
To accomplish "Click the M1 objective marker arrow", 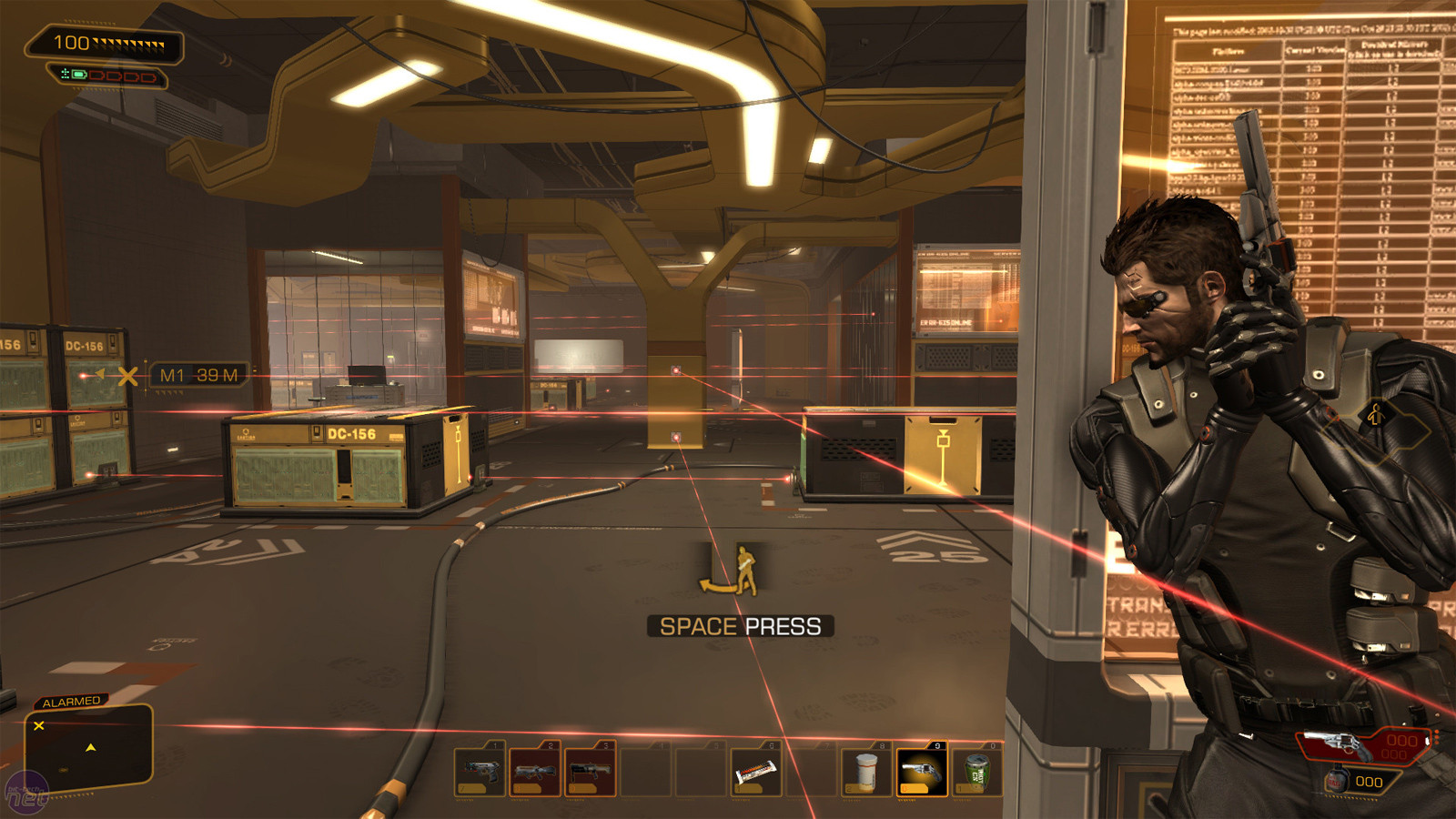I will coord(100,374).
